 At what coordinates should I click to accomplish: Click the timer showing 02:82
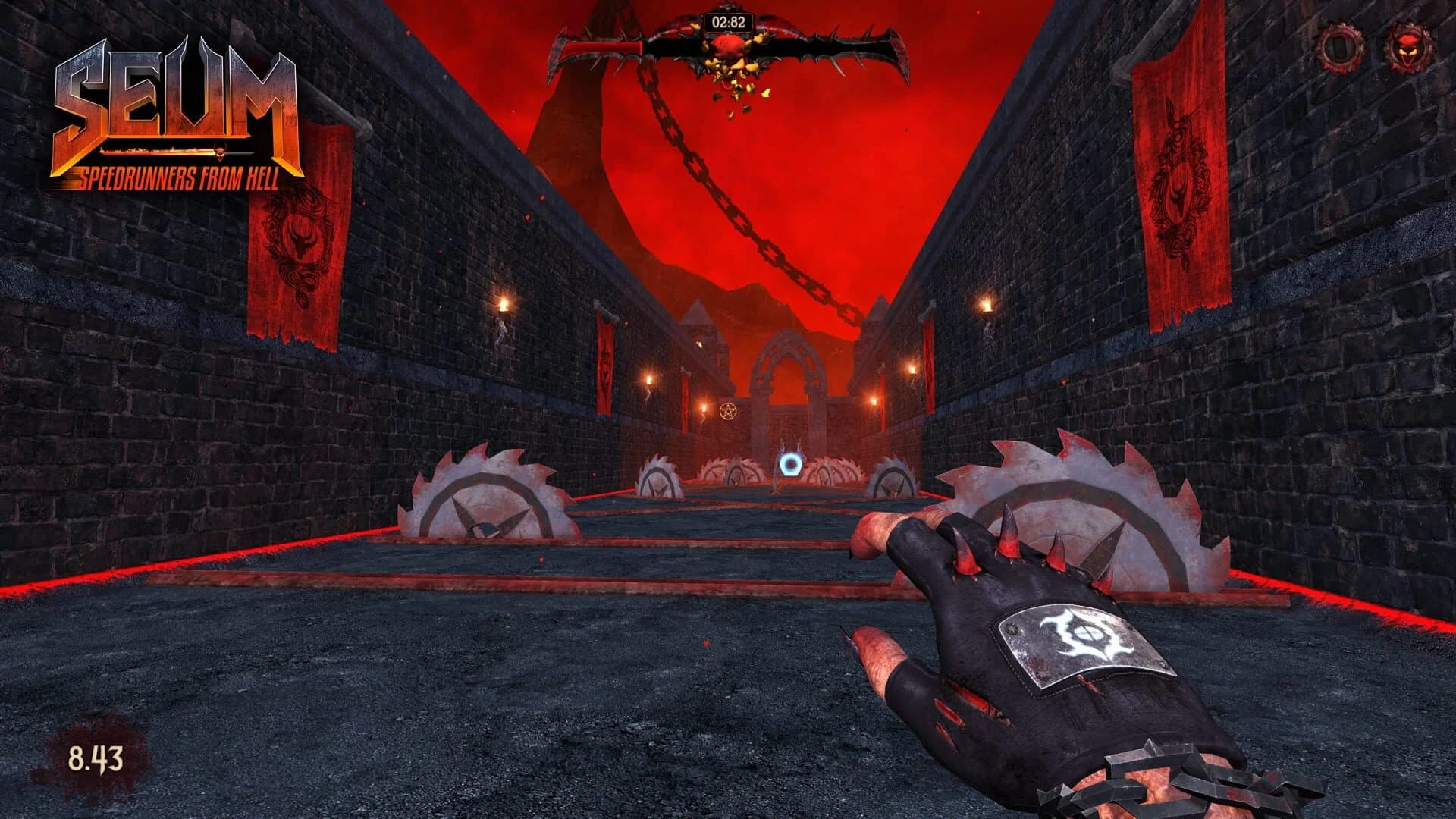point(729,23)
